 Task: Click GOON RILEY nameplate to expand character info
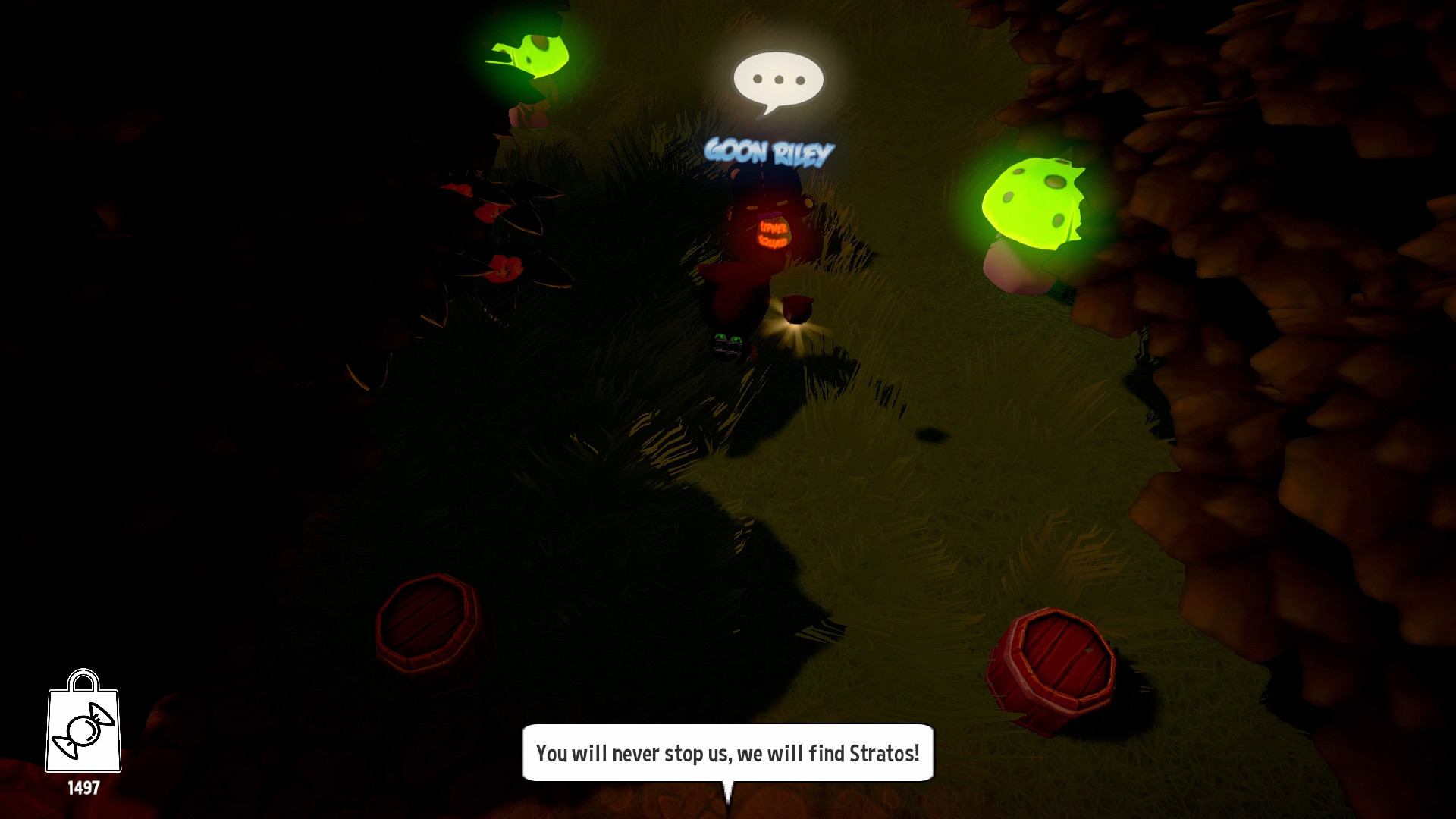767,152
